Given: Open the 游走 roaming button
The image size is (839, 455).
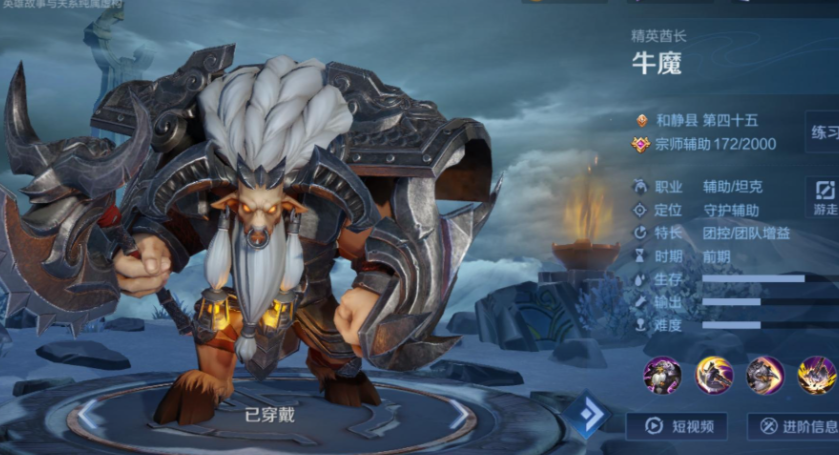Looking at the screenshot, I should coord(823,198).
